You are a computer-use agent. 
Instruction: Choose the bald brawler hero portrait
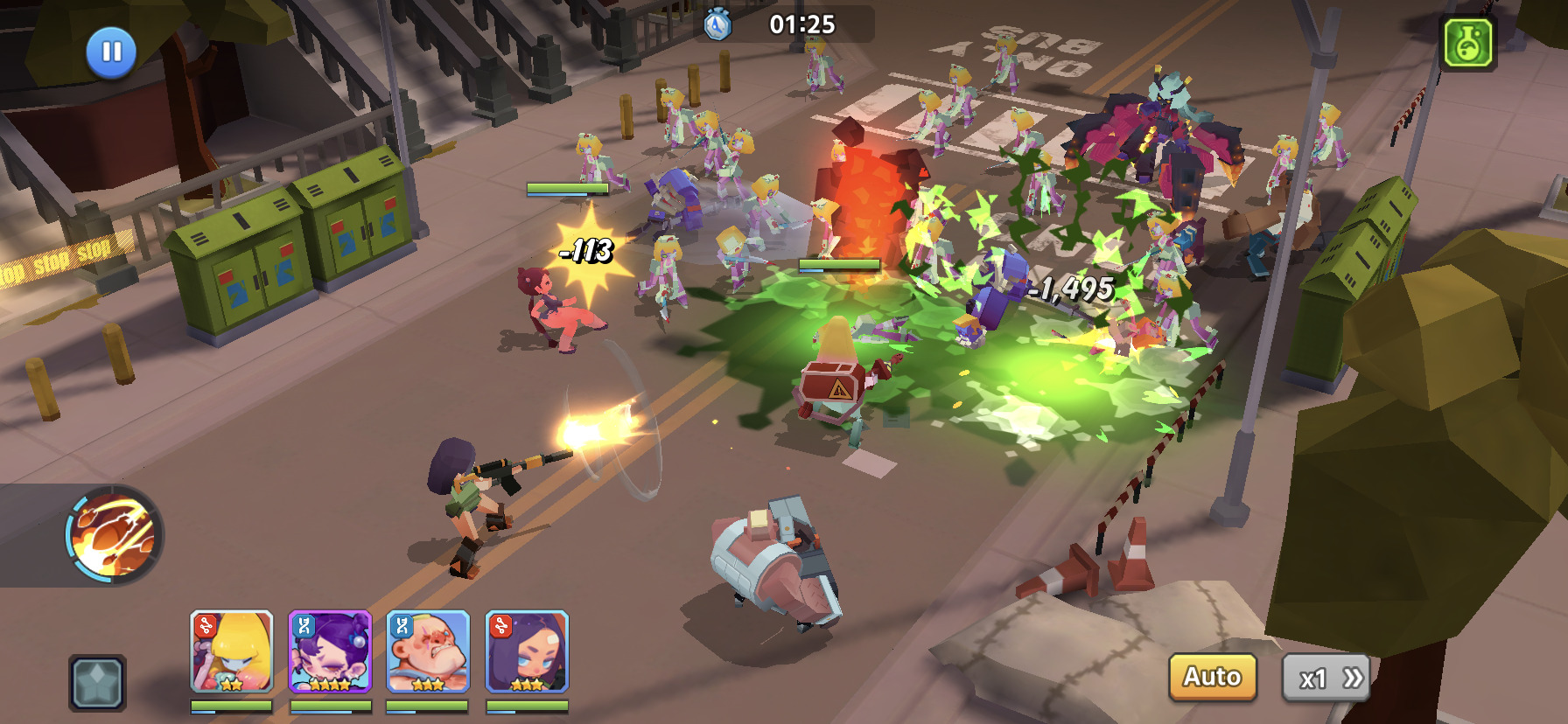coord(428,651)
